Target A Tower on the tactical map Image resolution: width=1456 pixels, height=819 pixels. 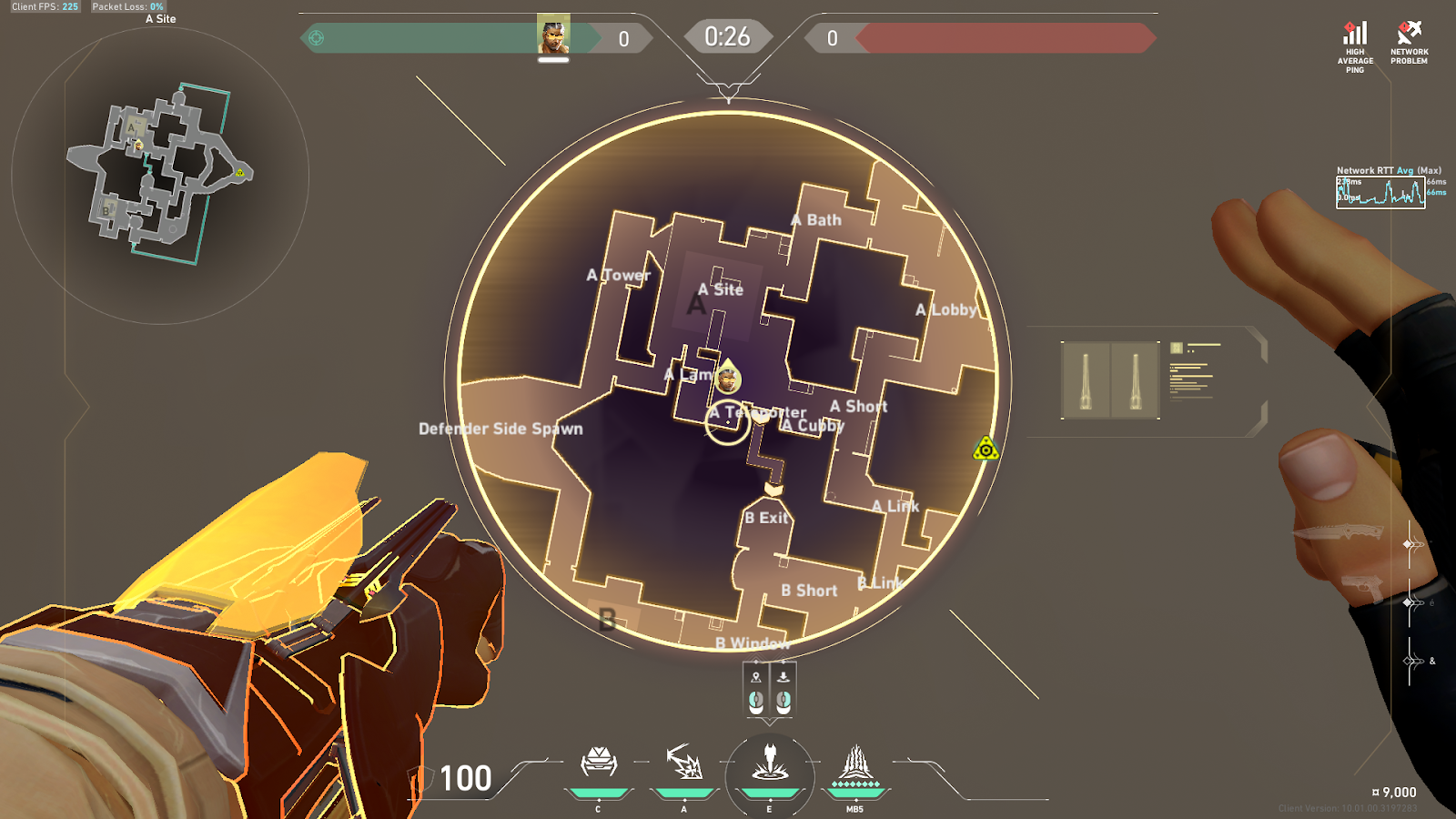[x=619, y=275]
